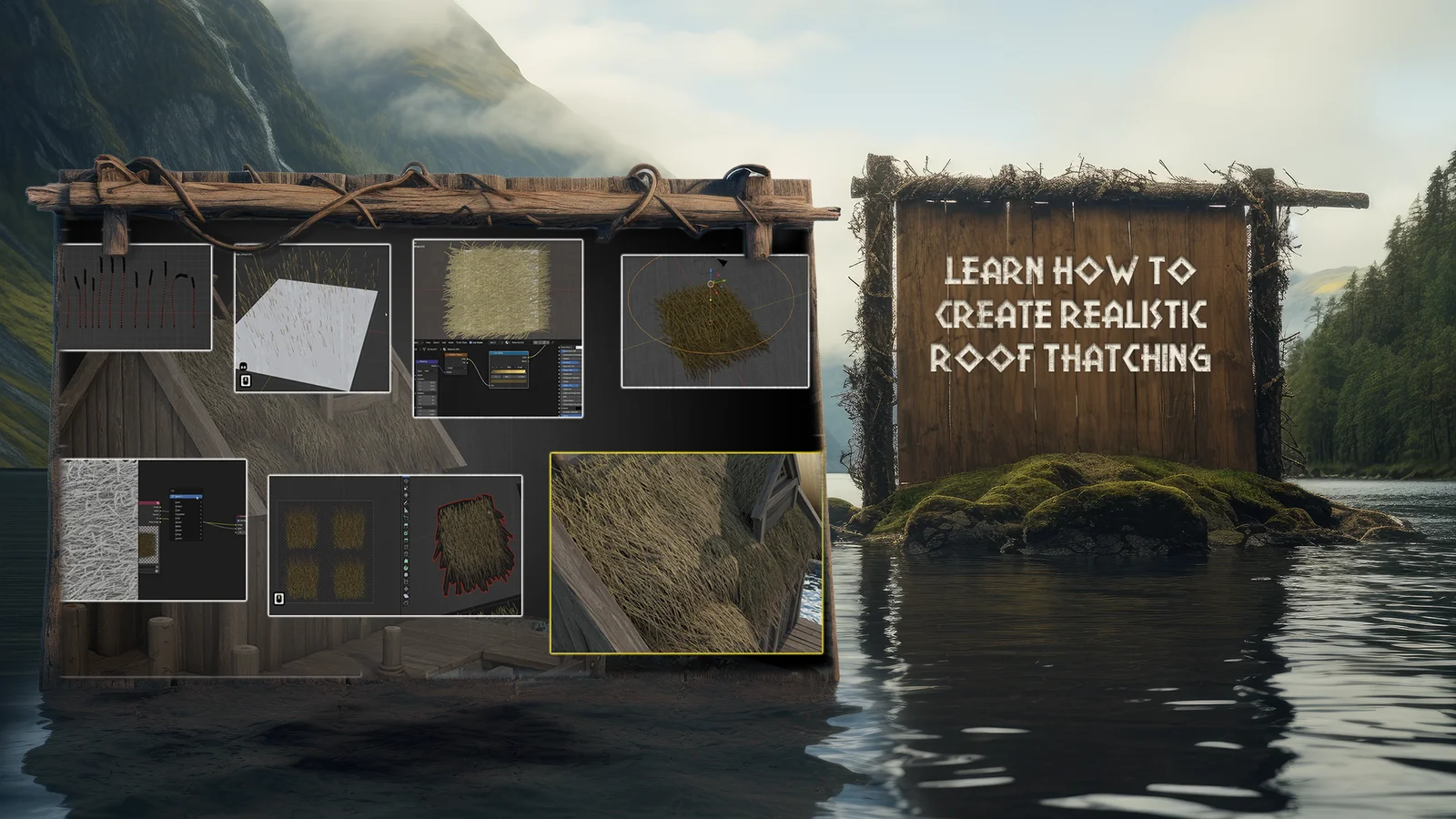Add a color stop with the Color Ramp plus button

coord(492,367)
